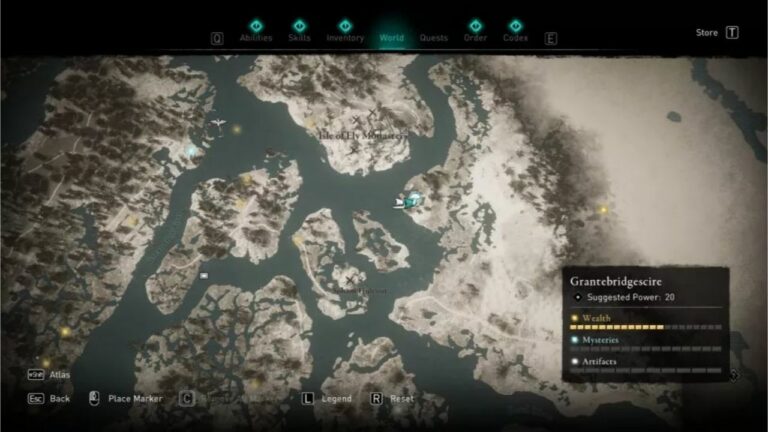The image size is (768, 432).
Task: Click the Artifacts row in region panel
Action: 645,364
